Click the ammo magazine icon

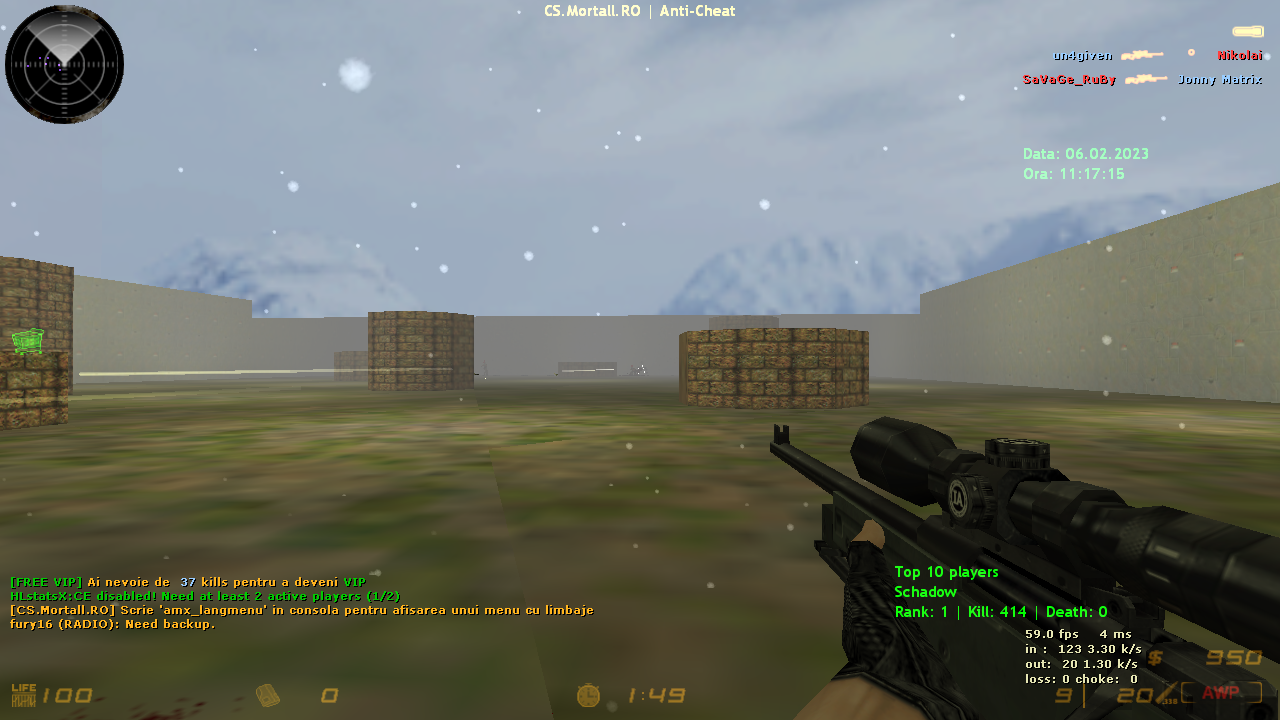click(x=268, y=694)
